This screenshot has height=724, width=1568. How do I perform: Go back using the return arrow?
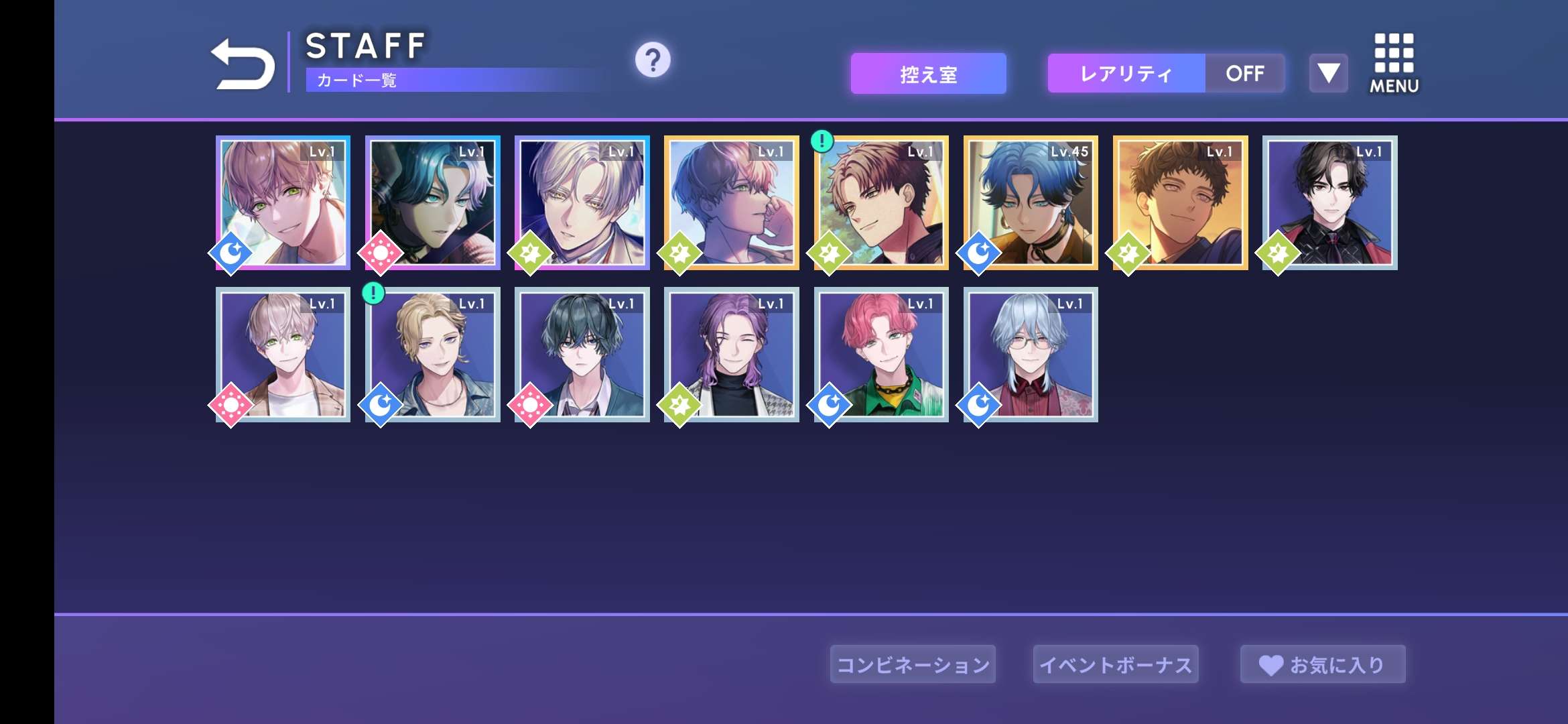coord(243,64)
